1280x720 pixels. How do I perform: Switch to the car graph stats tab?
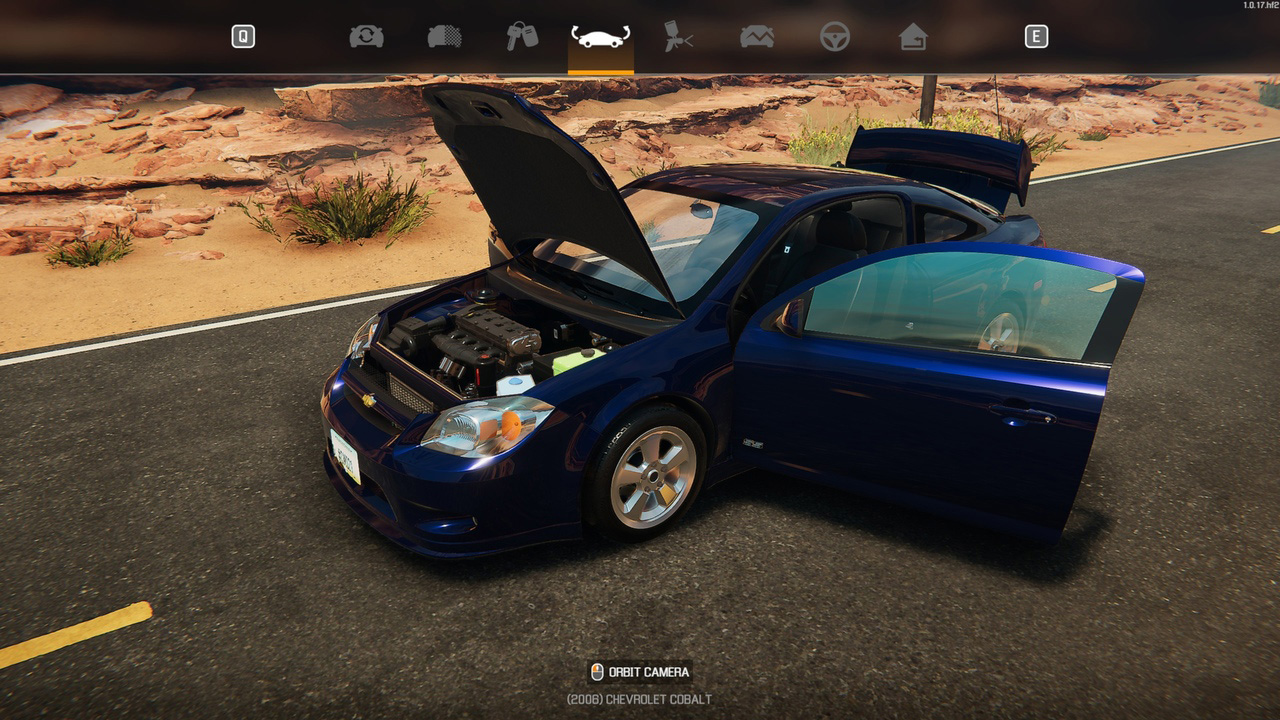click(x=757, y=37)
